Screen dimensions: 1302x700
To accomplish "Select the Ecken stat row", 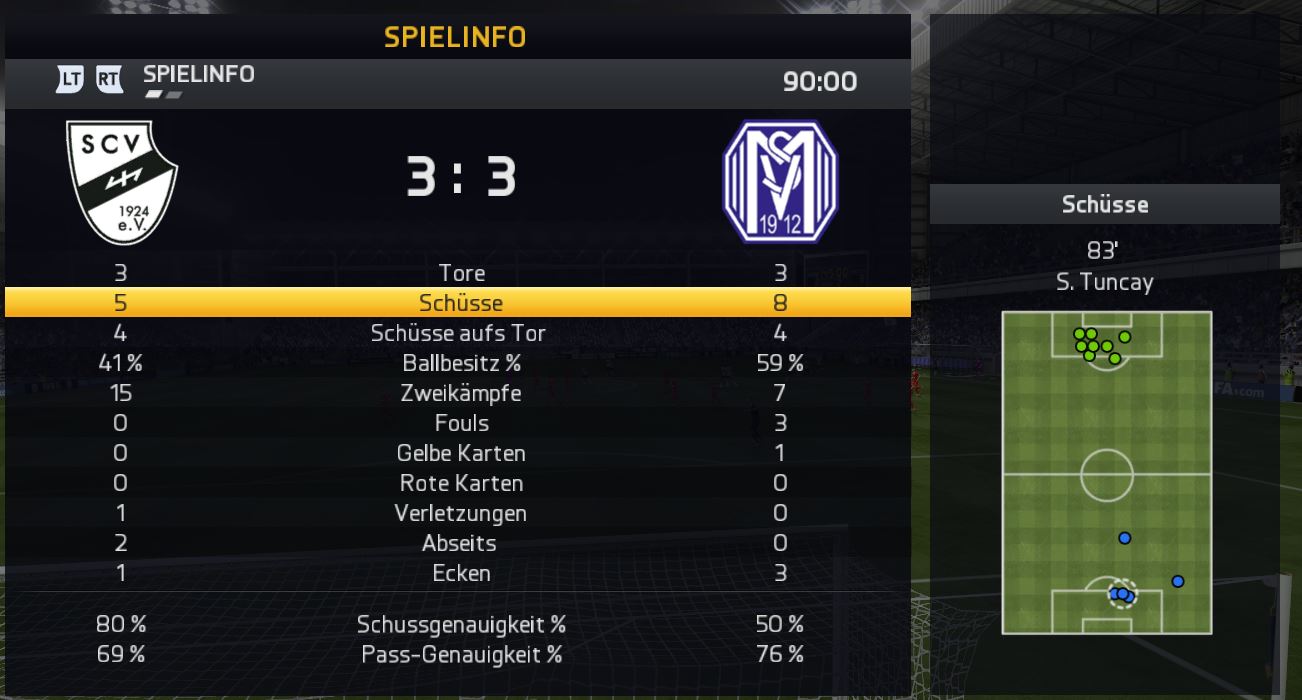I will (x=461, y=573).
